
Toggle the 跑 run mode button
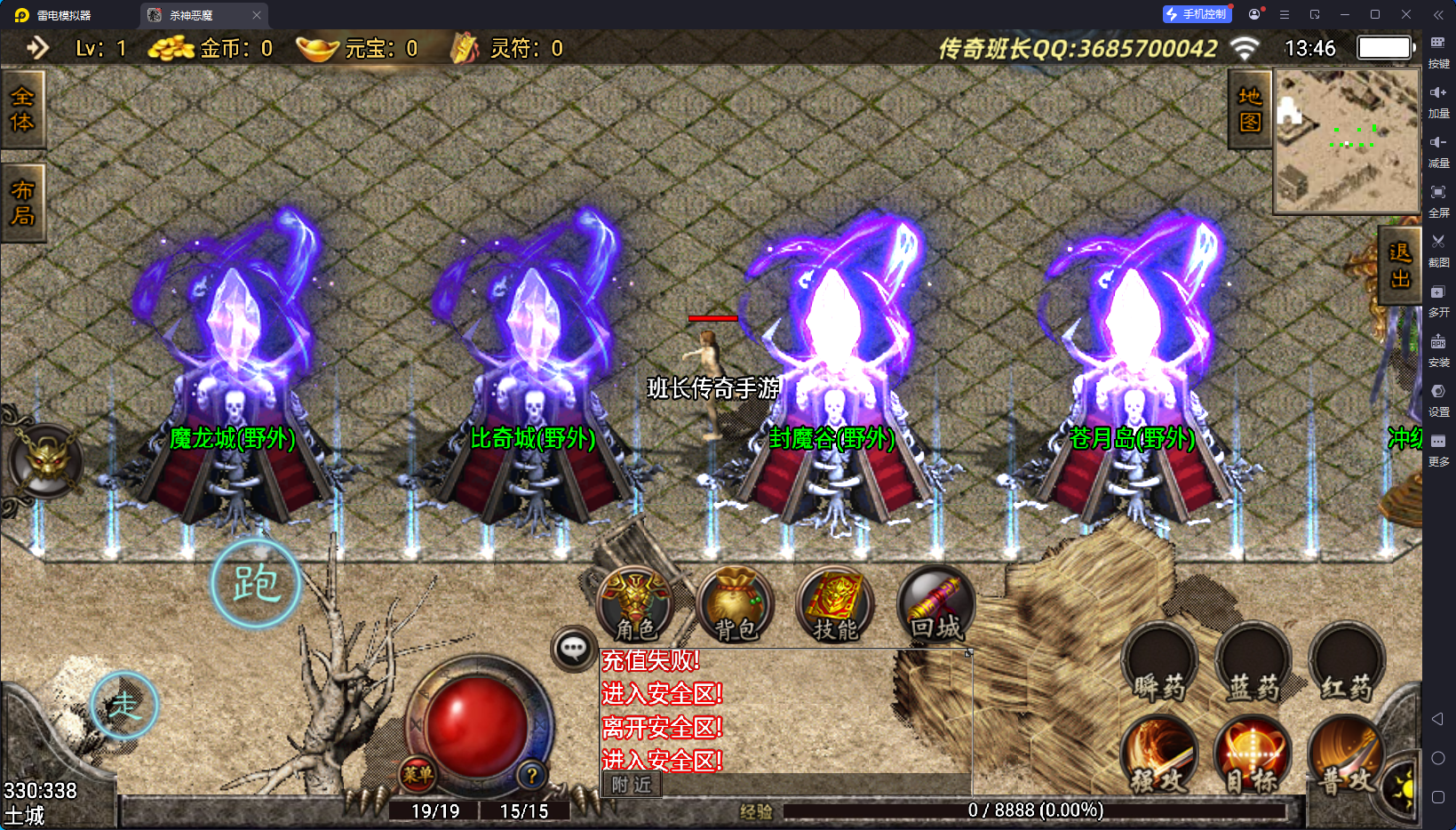256,584
